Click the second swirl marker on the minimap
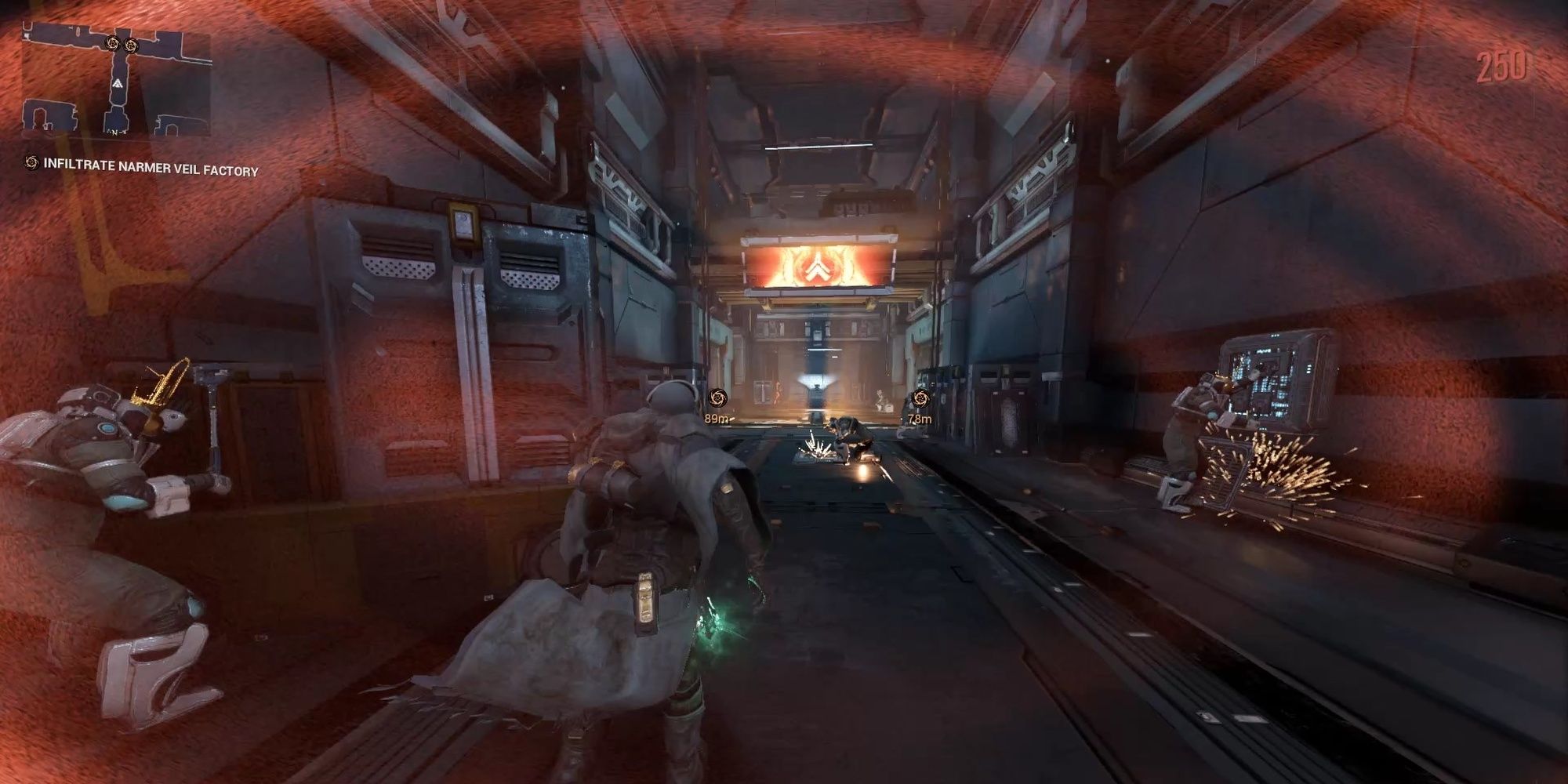The width and height of the screenshot is (1568, 784). click(x=131, y=45)
